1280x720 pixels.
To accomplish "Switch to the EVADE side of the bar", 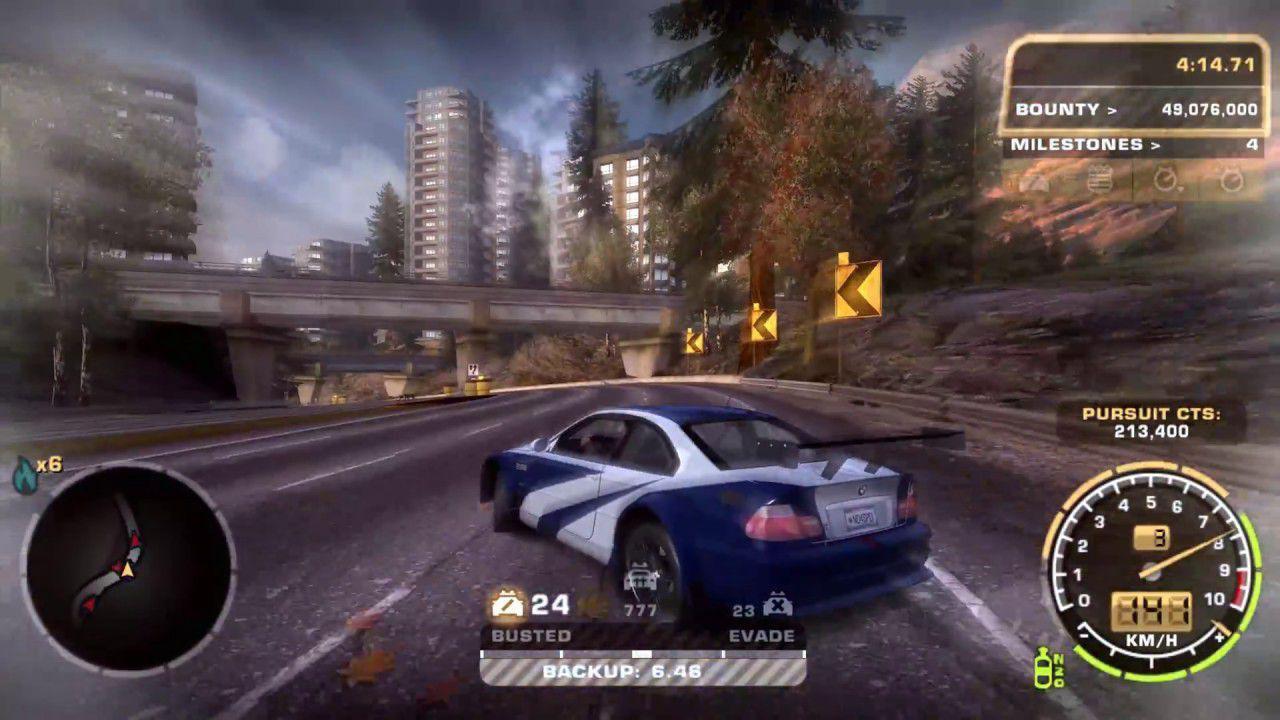I will click(763, 634).
